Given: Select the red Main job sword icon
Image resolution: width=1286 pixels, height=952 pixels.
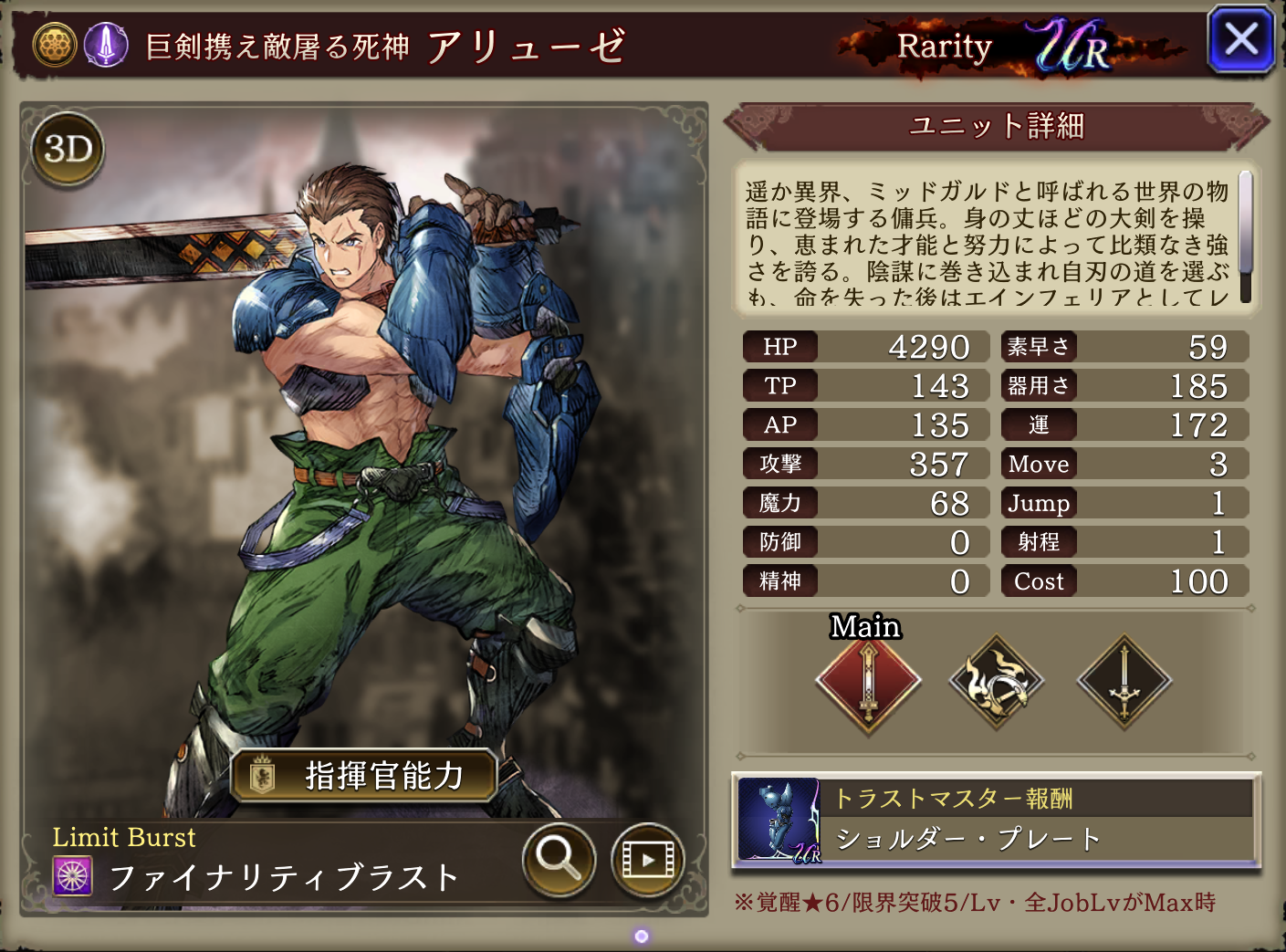Looking at the screenshot, I should pyautogui.click(x=868, y=683).
